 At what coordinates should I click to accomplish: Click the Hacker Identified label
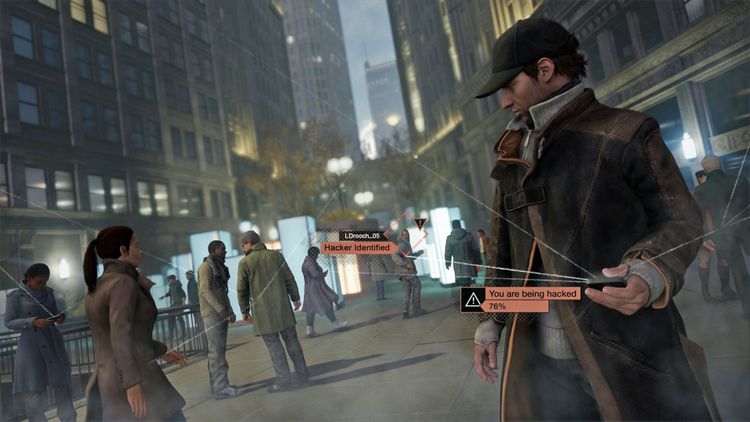point(358,248)
